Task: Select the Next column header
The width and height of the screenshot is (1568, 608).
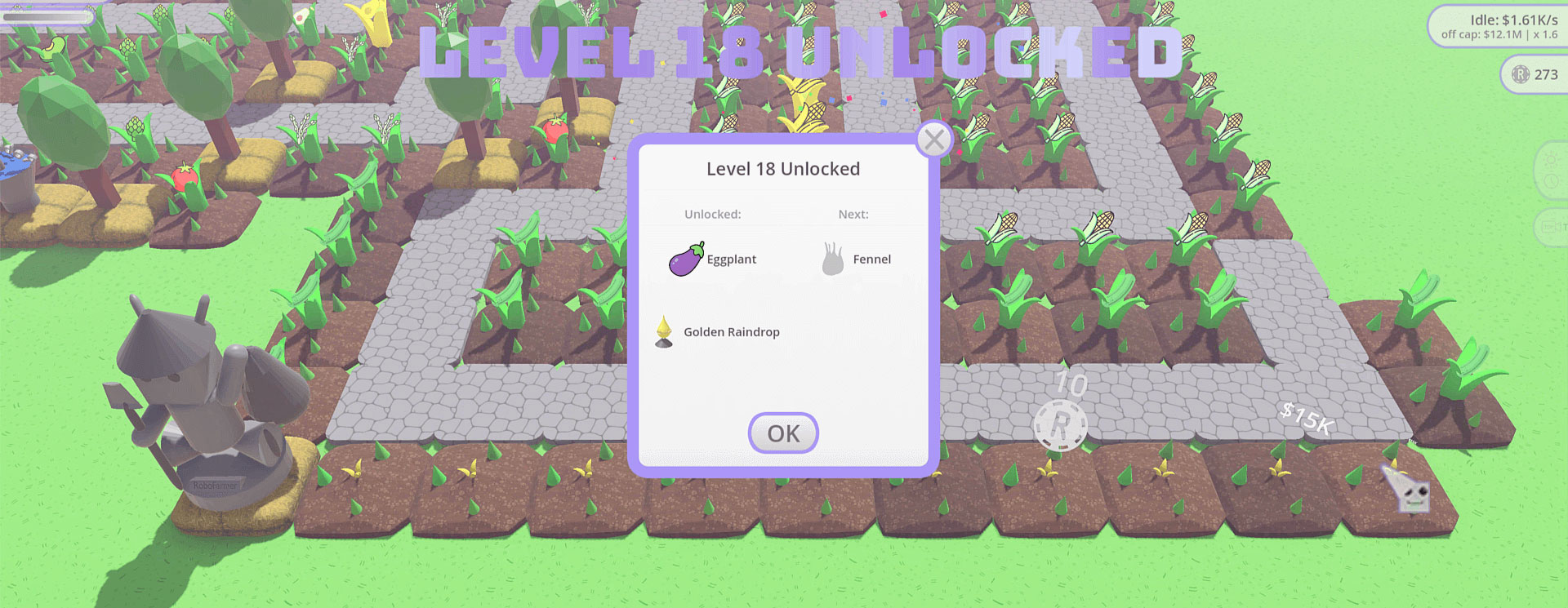Action: (x=853, y=214)
